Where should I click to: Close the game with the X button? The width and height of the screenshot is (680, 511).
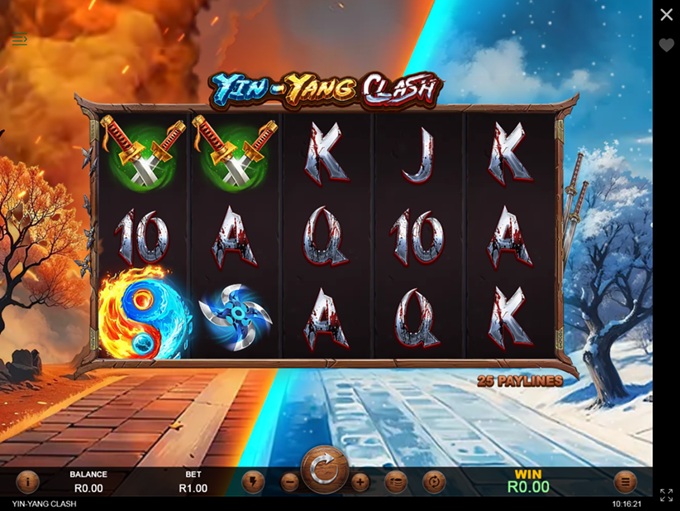666,15
